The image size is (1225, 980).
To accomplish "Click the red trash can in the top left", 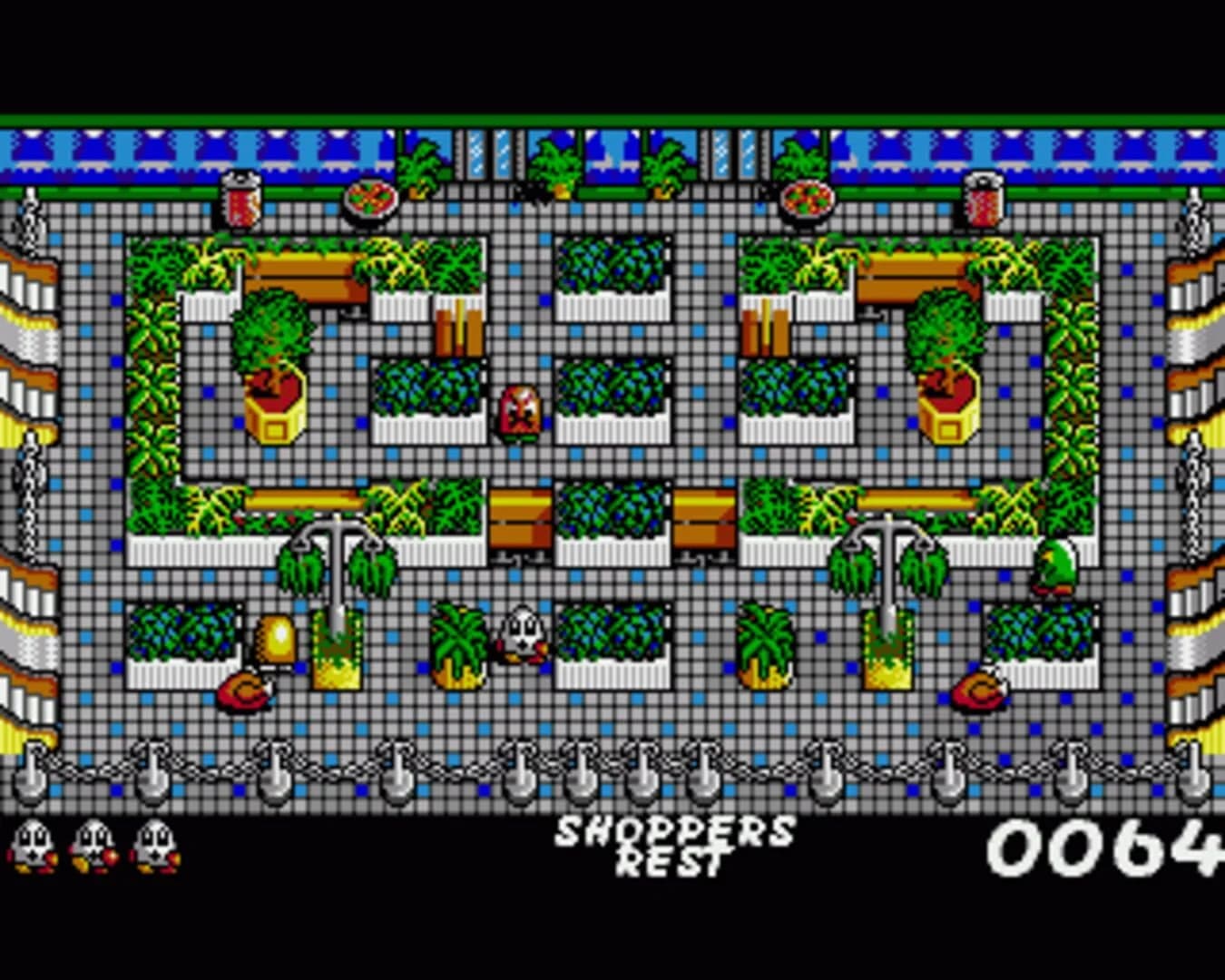I will pos(239,201).
